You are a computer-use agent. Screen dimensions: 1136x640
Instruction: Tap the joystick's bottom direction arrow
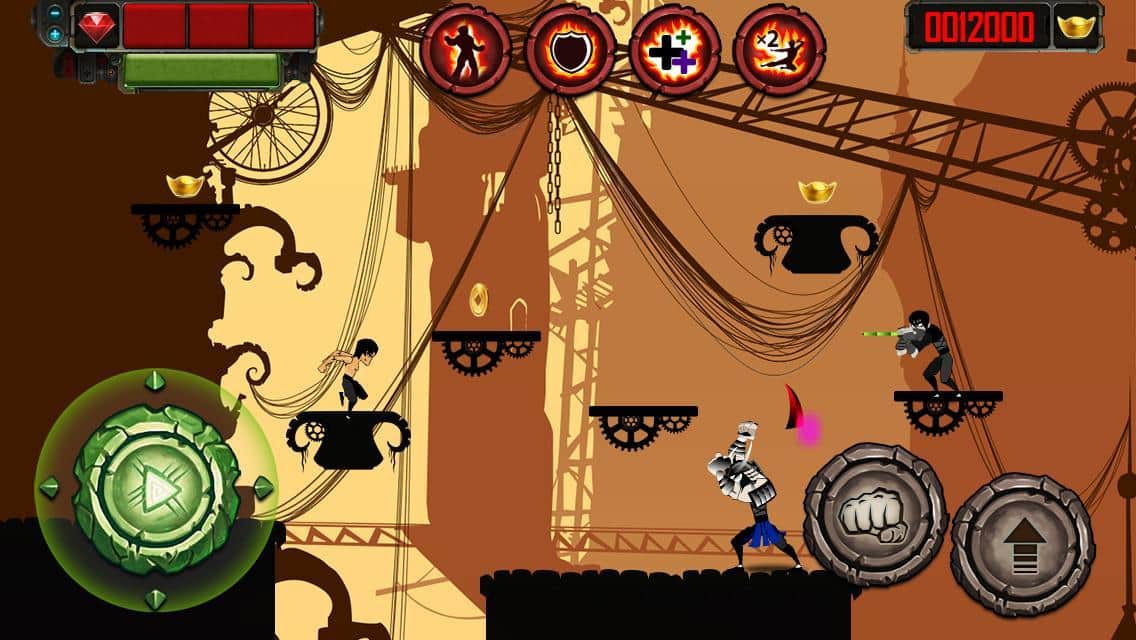[154, 598]
